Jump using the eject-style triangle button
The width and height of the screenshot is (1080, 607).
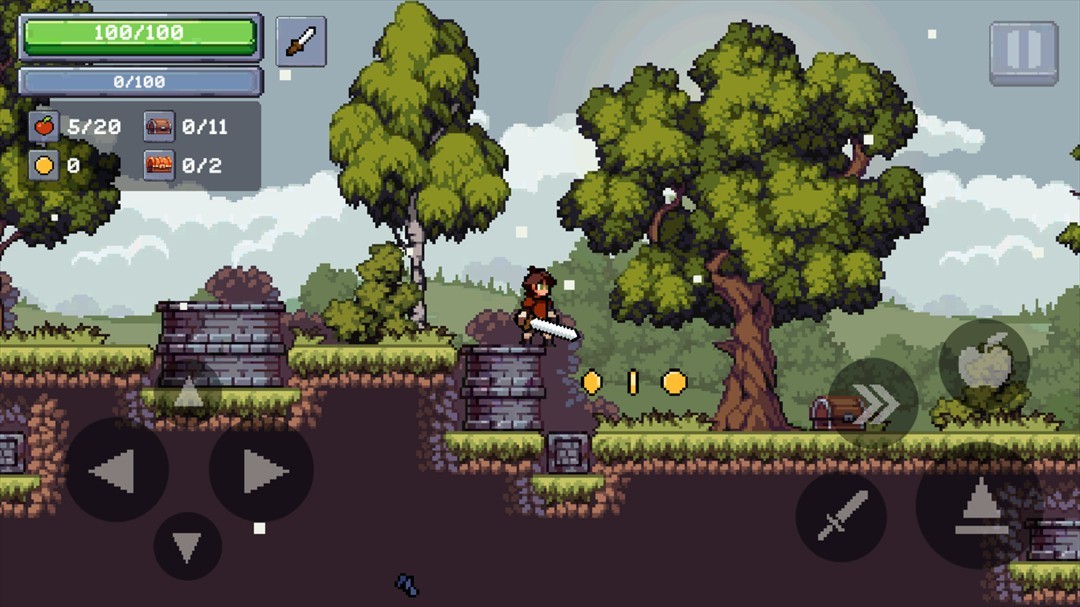pyautogui.click(x=980, y=506)
